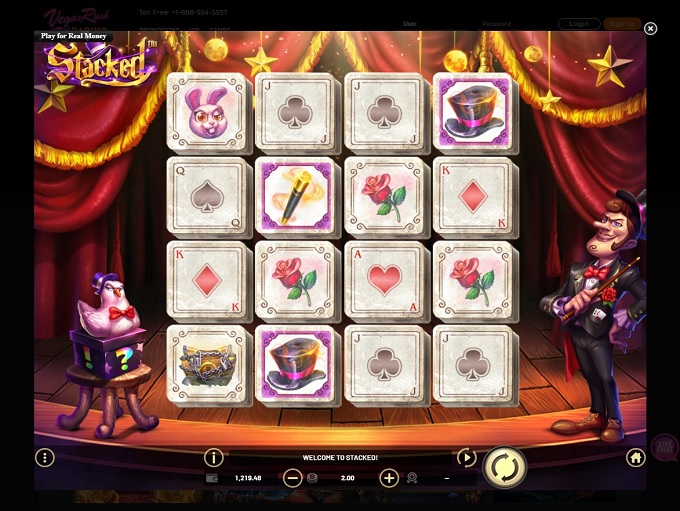
Task: Activate the autoplay button
Action: 466,457
